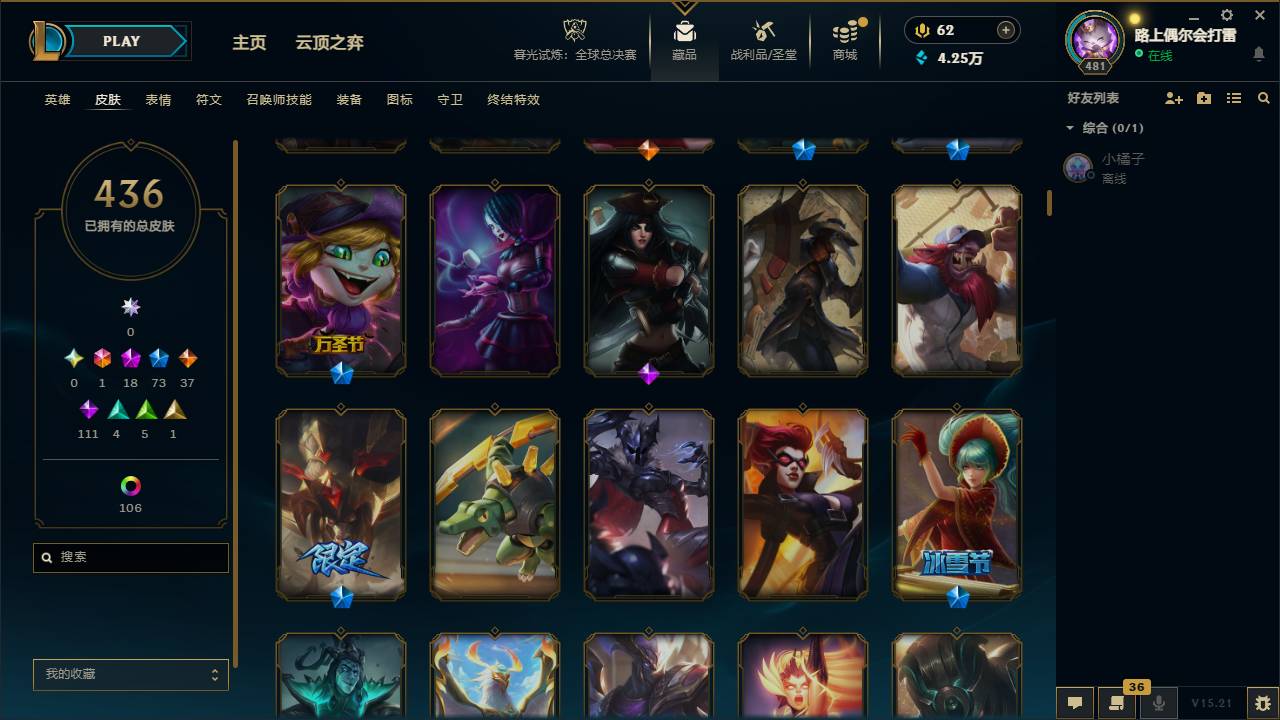The width and height of the screenshot is (1280, 720).
Task: Collapse the 综合 (0/1) friend group
Action: [x=1072, y=128]
